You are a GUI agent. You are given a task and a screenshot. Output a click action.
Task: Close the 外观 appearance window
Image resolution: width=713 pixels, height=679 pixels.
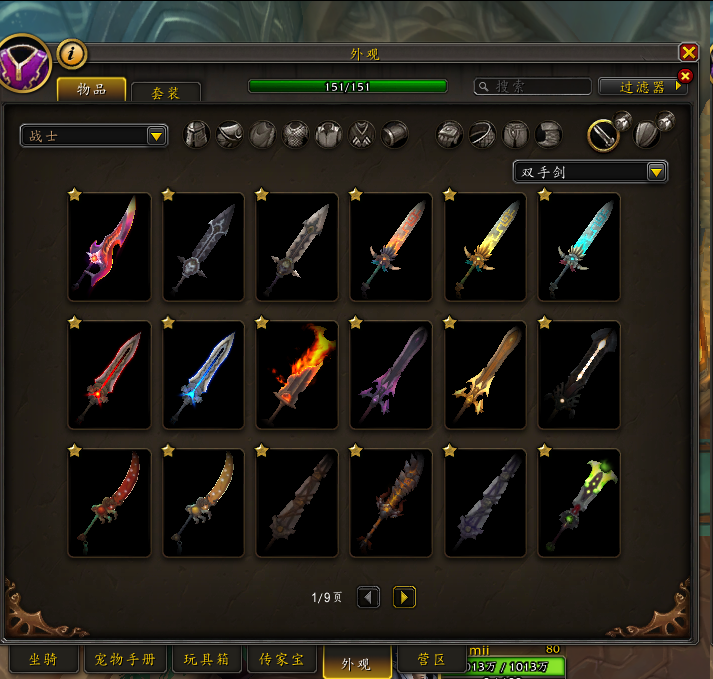tap(688, 53)
